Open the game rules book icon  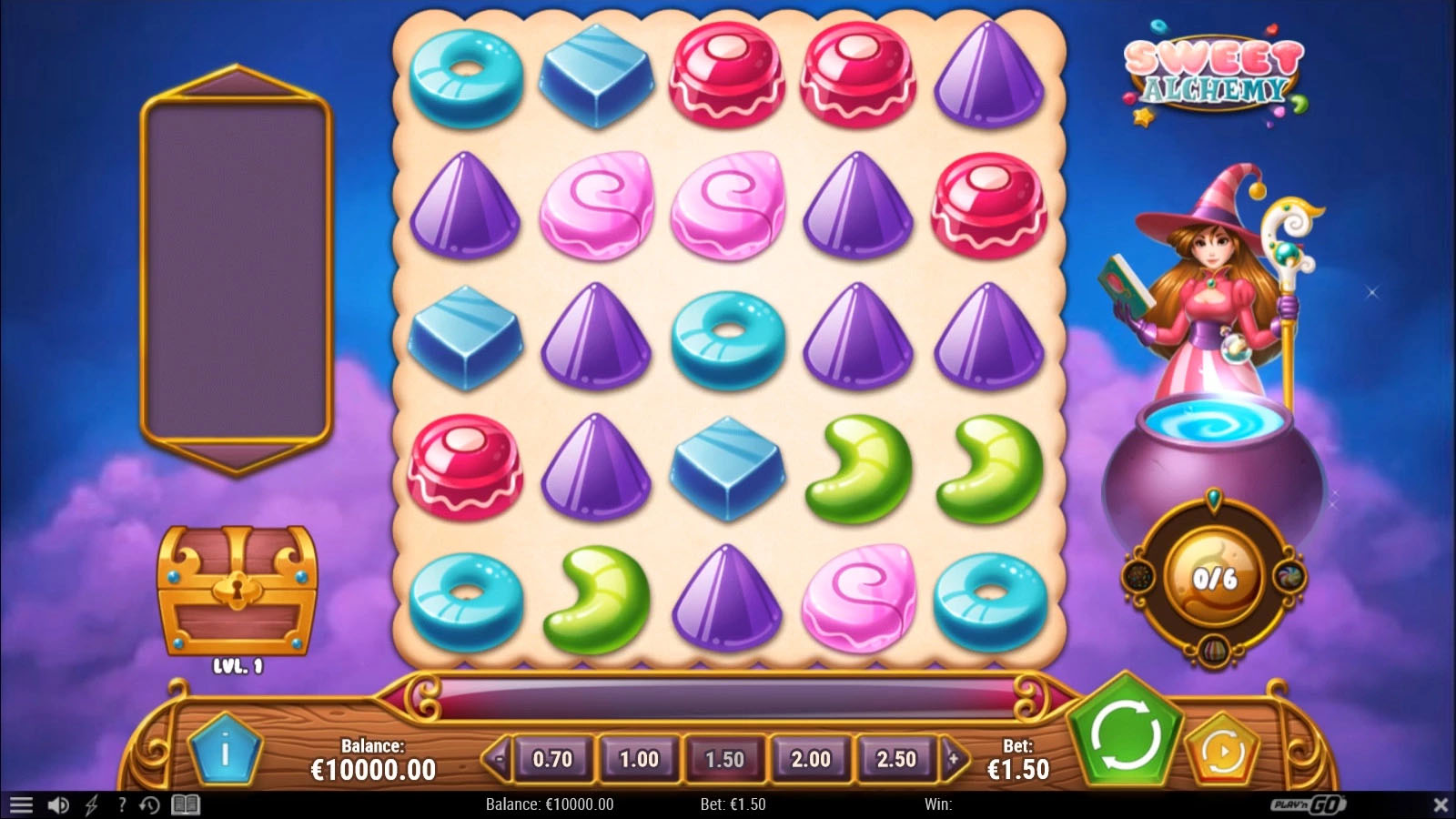click(186, 804)
